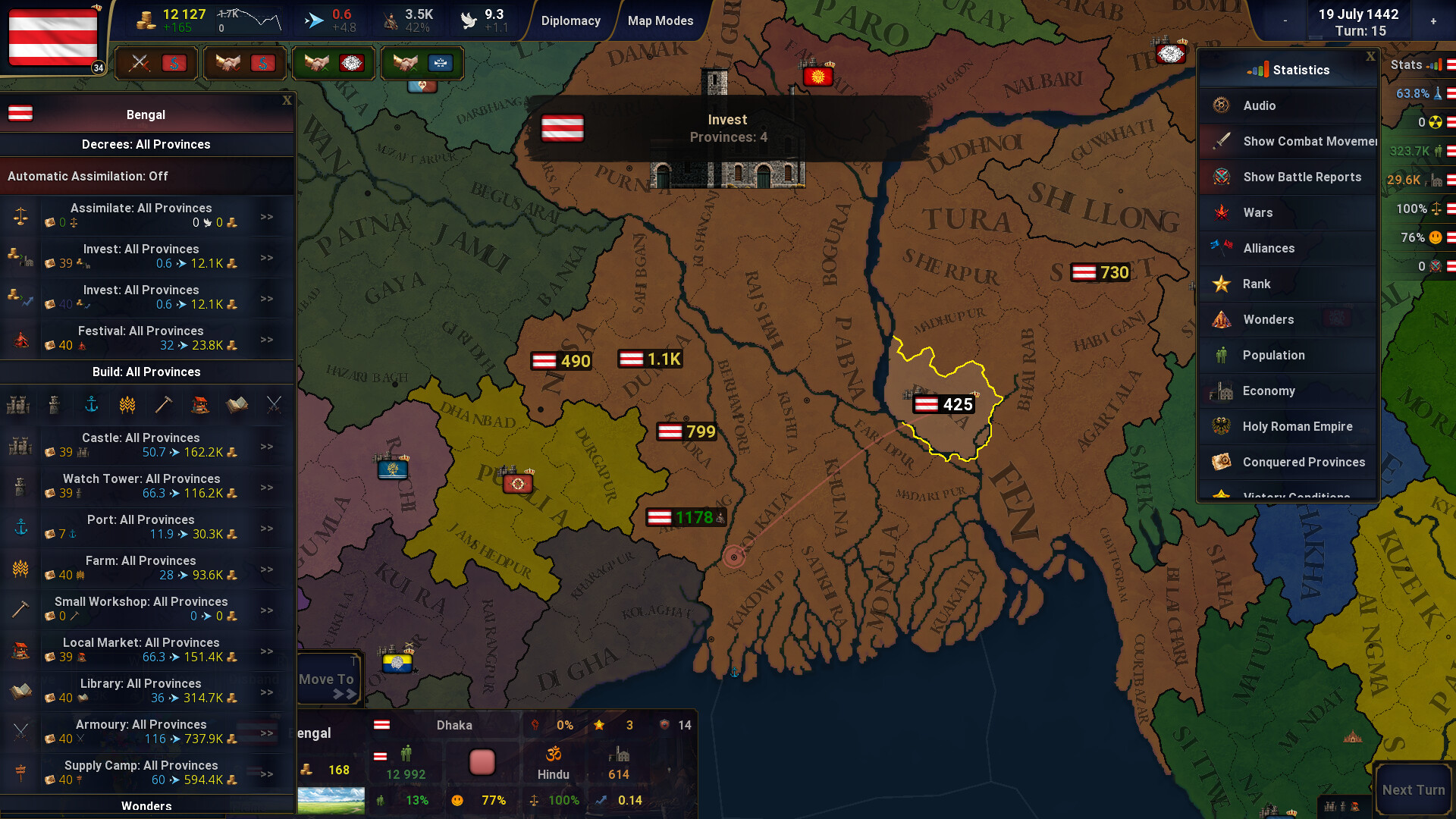
Task: Open the Watch Tower build category icon
Action: tap(54, 405)
